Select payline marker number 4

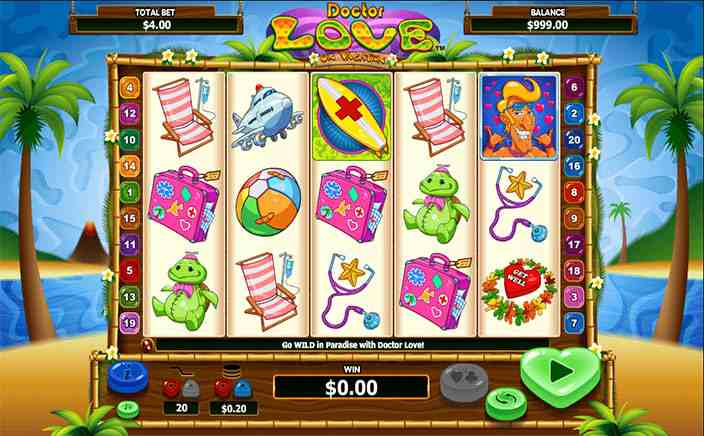(129, 87)
